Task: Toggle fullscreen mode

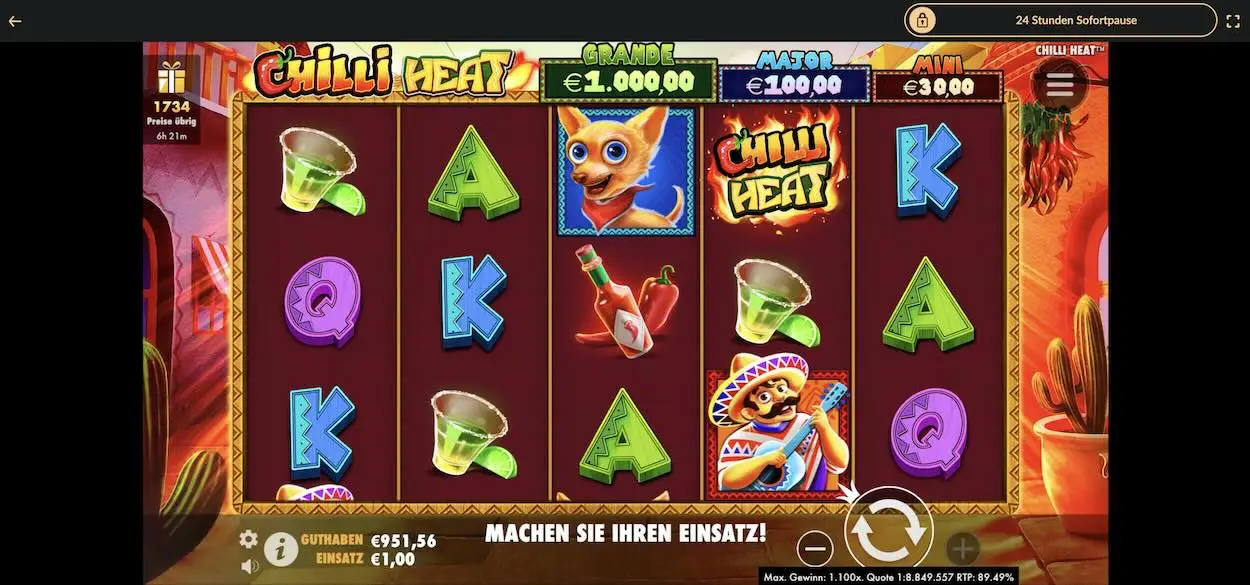Action: pos(1233,20)
